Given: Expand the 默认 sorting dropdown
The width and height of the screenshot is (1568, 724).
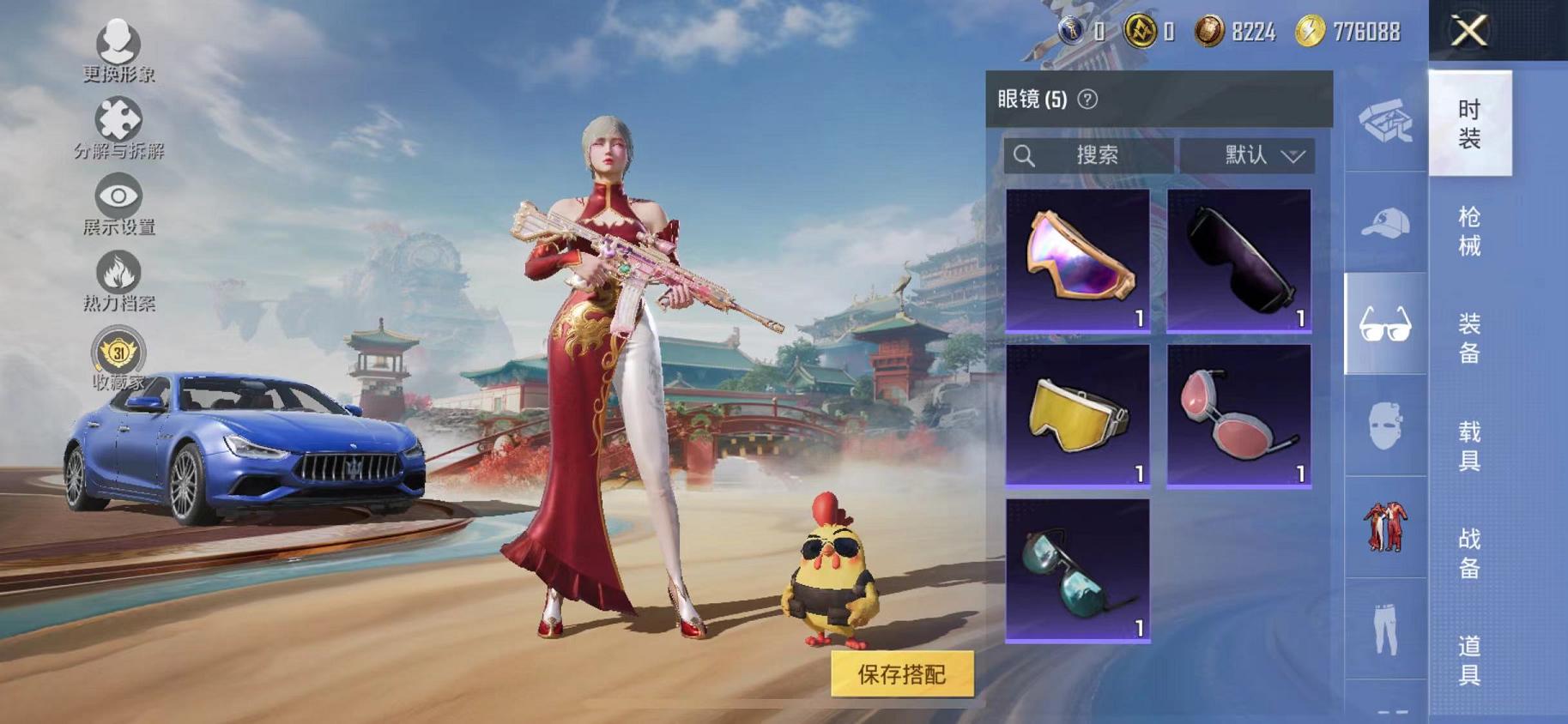Looking at the screenshot, I should point(1250,155).
